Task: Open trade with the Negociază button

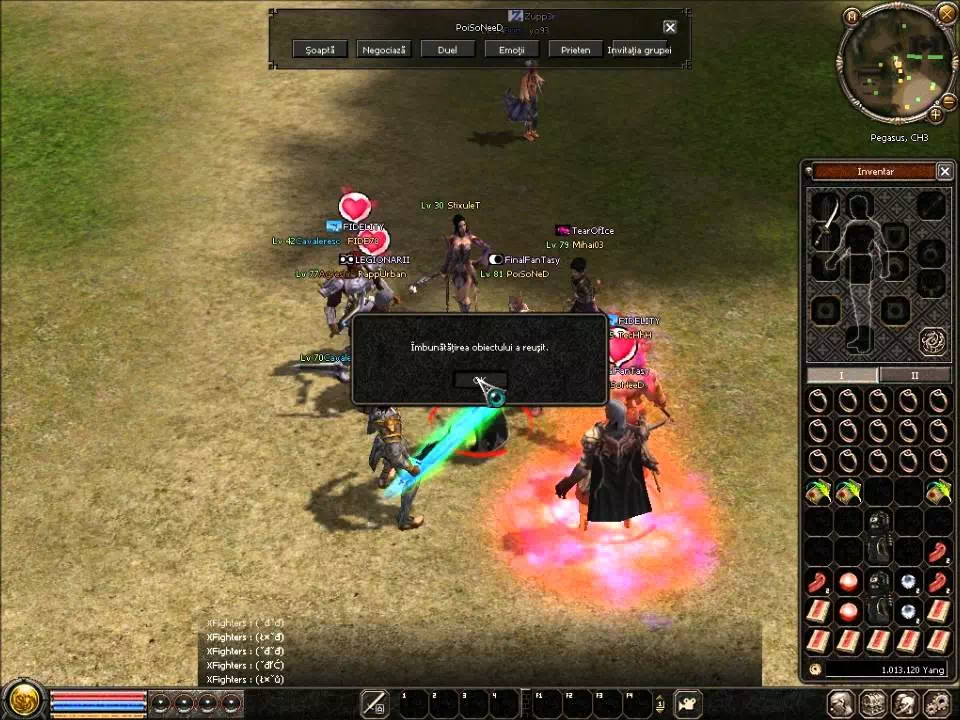Action: point(383,49)
